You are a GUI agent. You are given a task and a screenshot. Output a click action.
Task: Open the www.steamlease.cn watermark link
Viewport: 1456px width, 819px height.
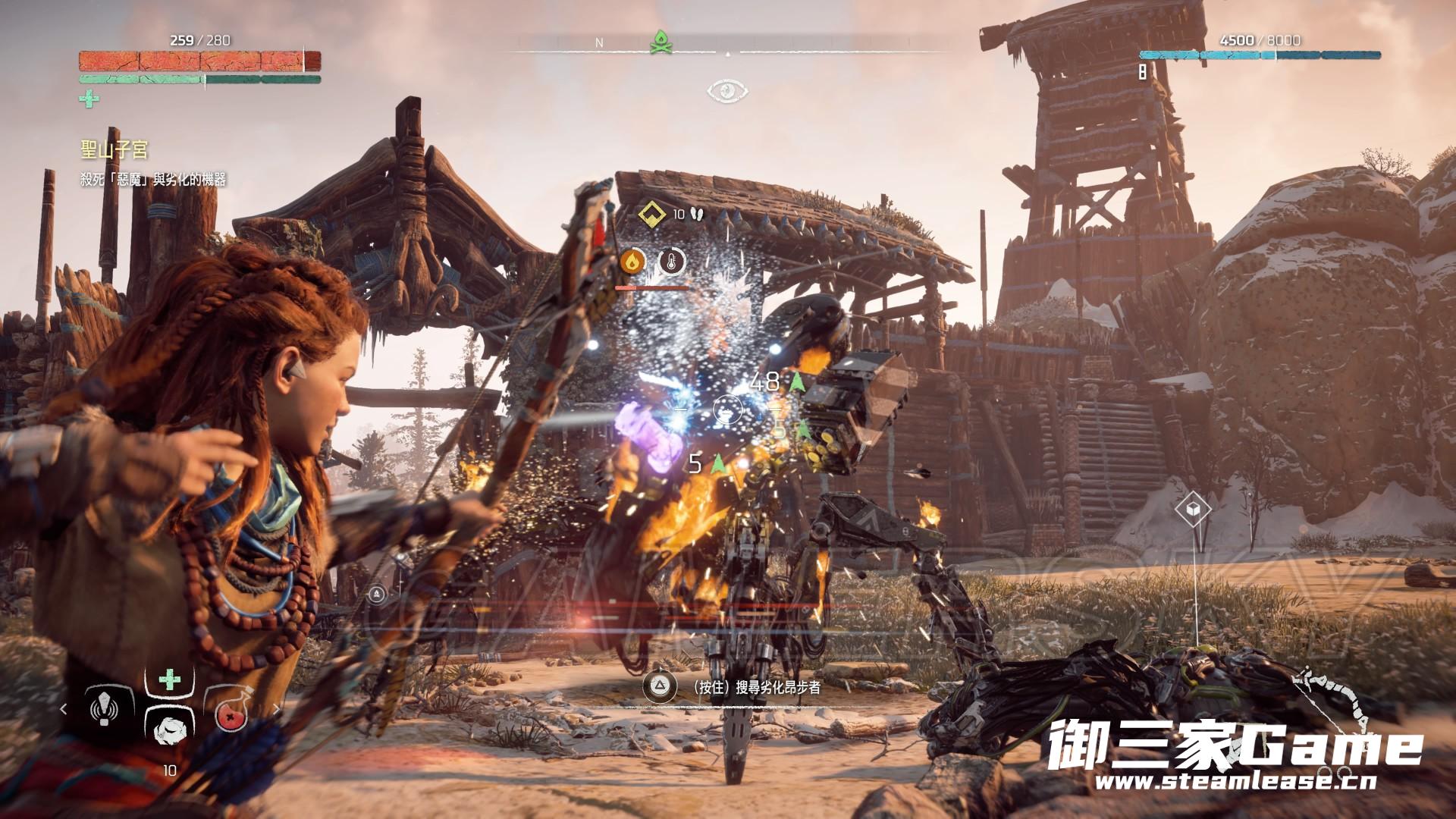coord(1235,781)
